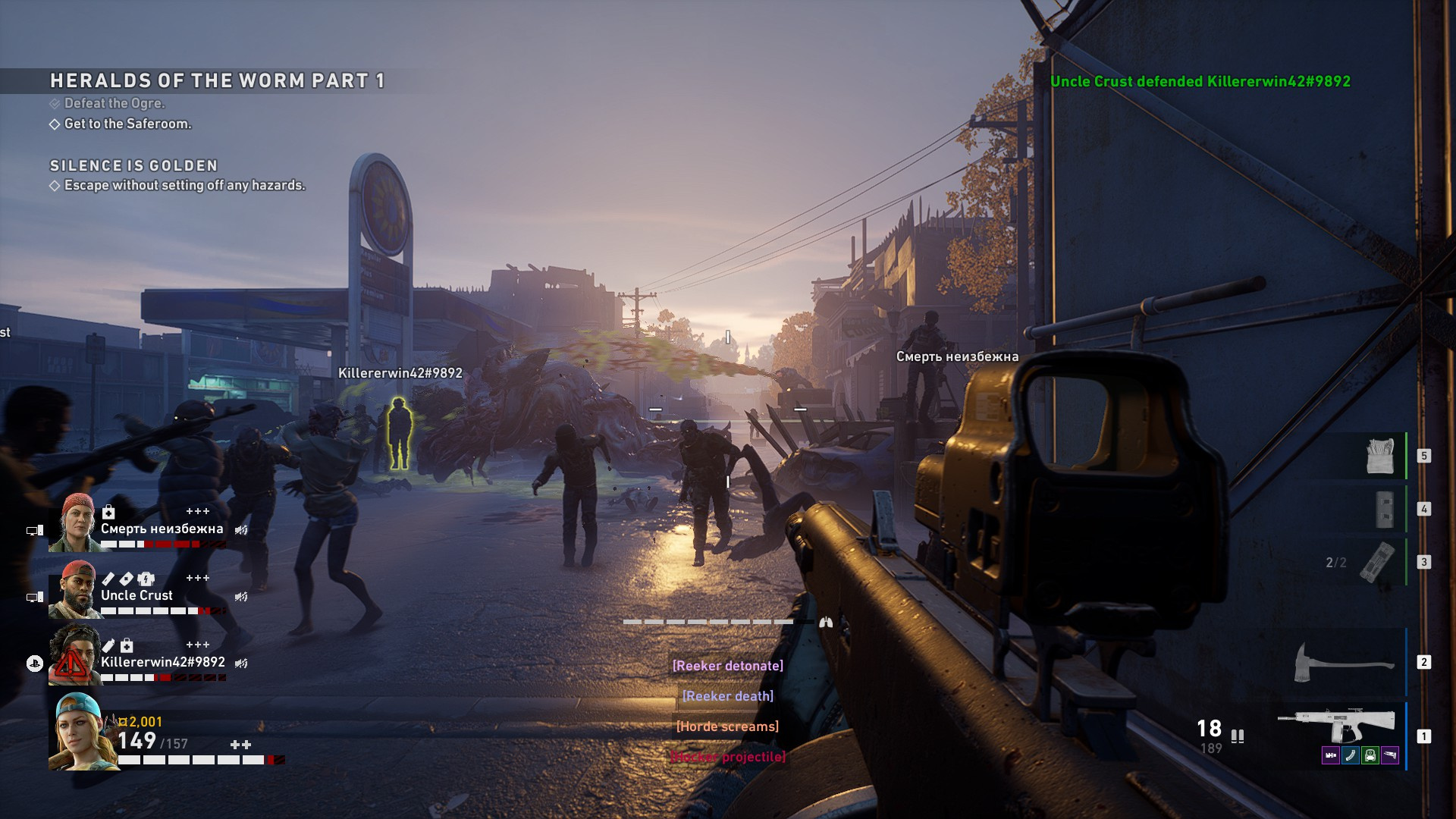Click the blue magazine attachment icon
The height and width of the screenshot is (819, 1456).
coord(1351,755)
